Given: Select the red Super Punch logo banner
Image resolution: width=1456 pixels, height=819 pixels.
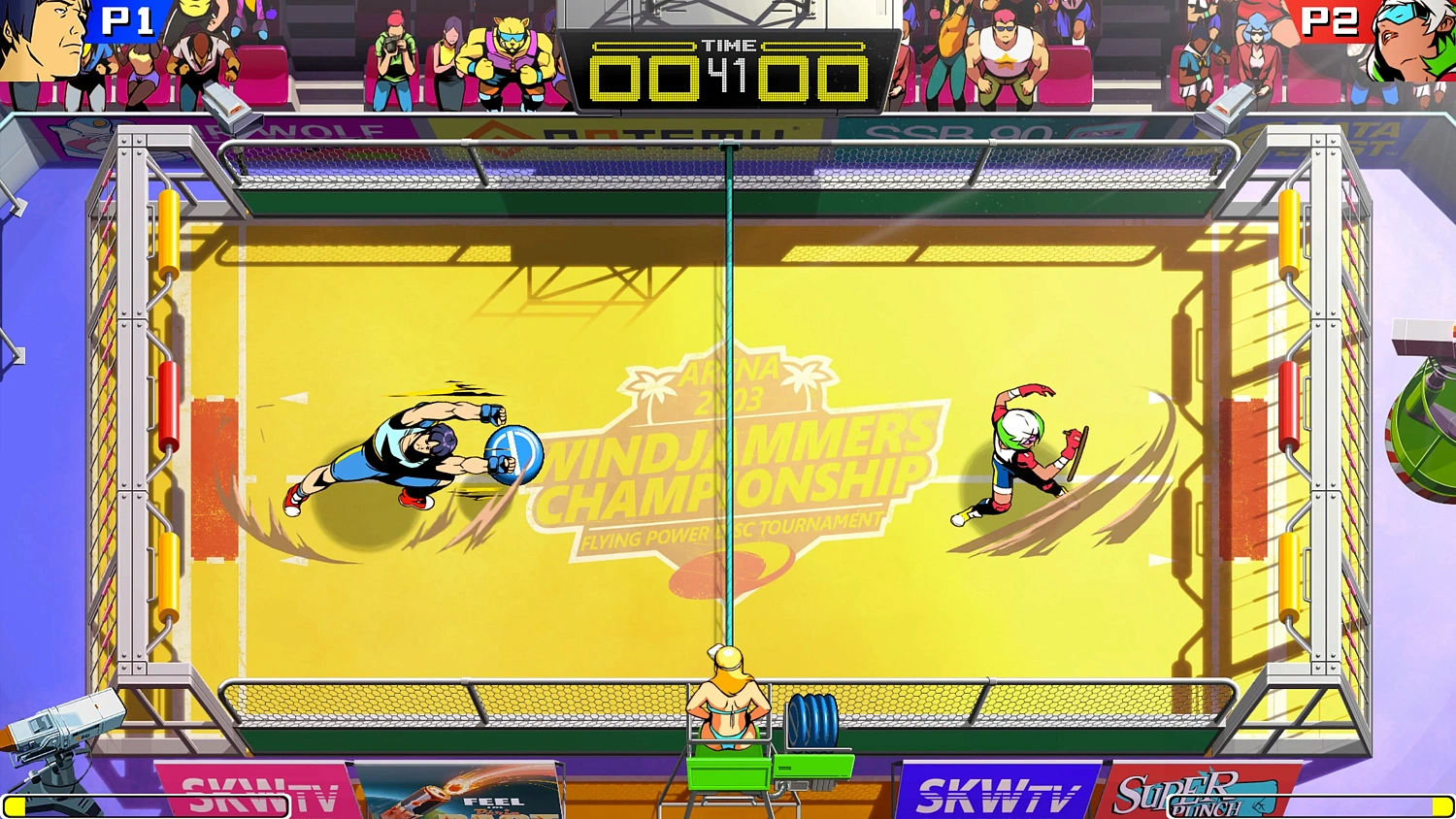Looking at the screenshot, I should [x=1194, y=786].
